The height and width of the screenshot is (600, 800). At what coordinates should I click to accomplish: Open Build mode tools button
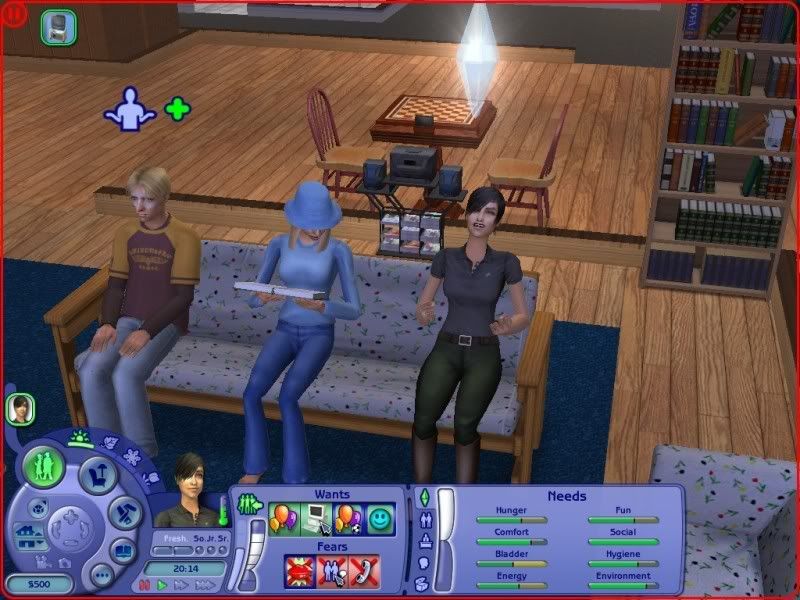coord(126,514)
